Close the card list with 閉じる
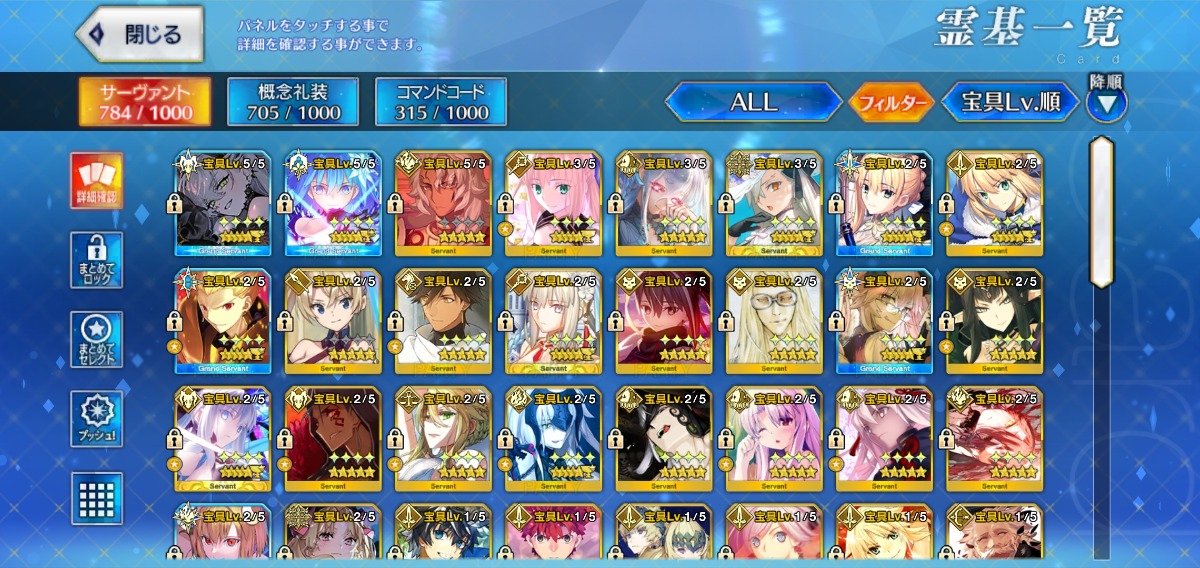The width and height of the screenshot is (1200, 568). pyautogui.click(x=140, y=35)
